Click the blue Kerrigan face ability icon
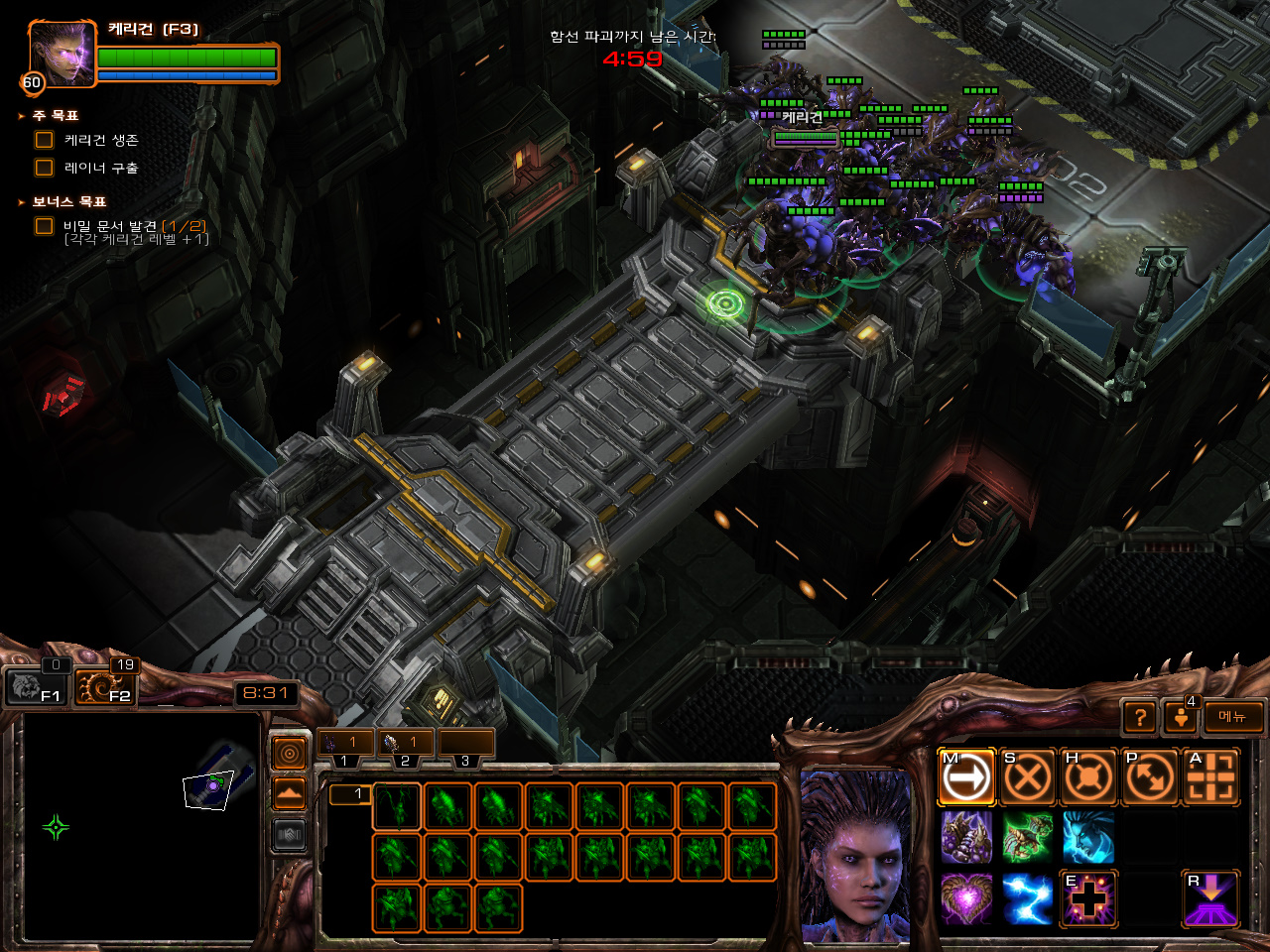This screenshot has width=1270, height=952. click(x=1088, y=838)
